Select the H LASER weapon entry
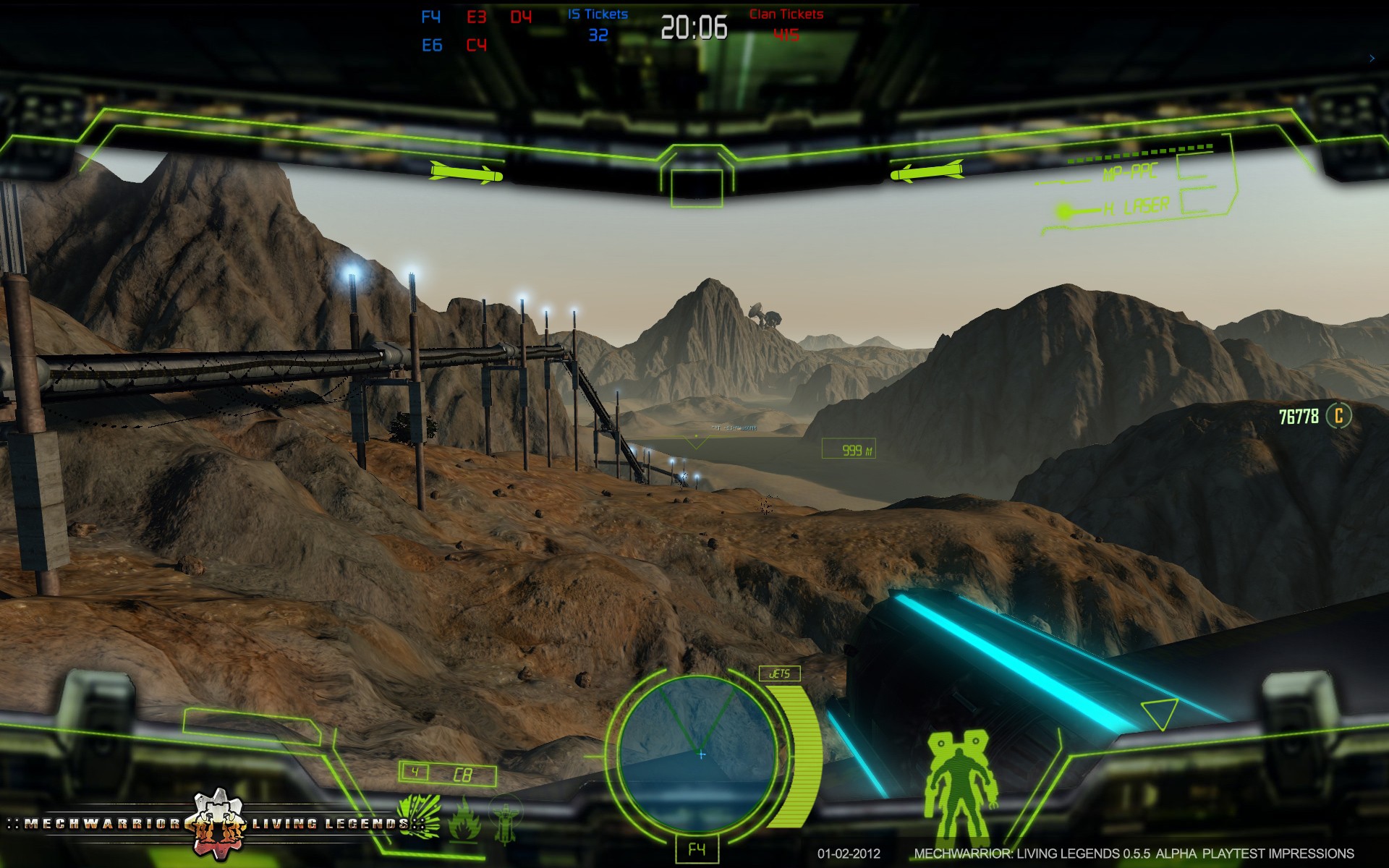This screenshot has width=1389, height=868. click(x=1146, y=207)
